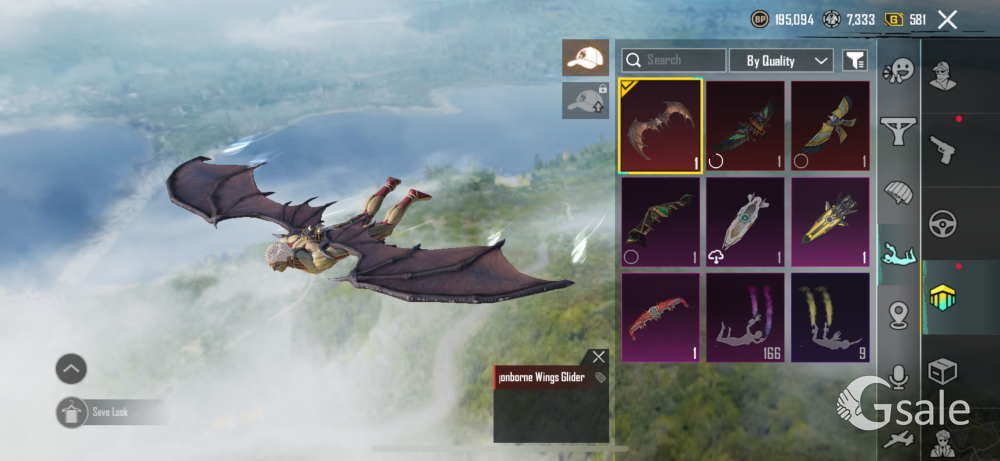Screen dimensions: 1000x461
Task: Open the parachute category tab
Action: click(898, 191)
